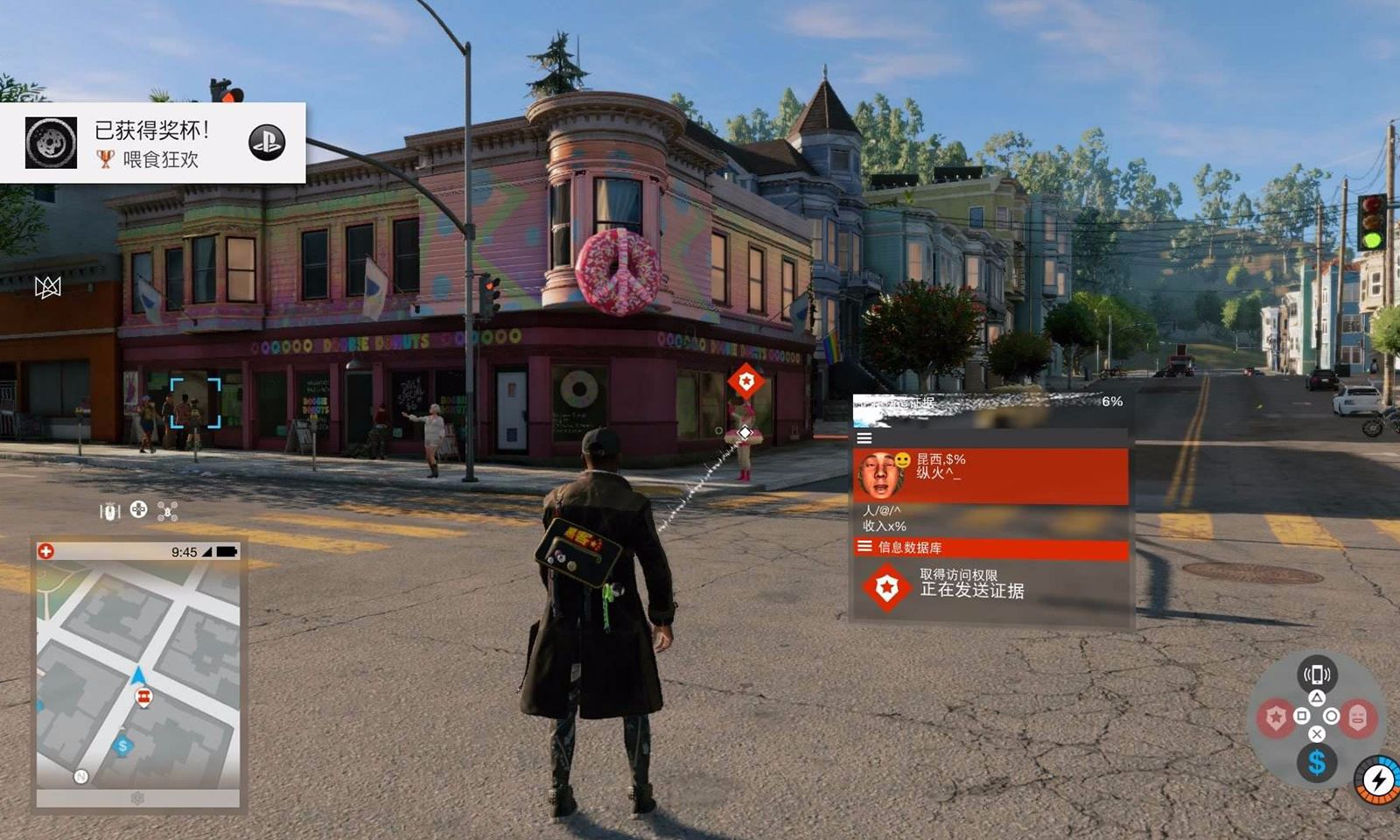Click the red plus icon above minimap

45,551
